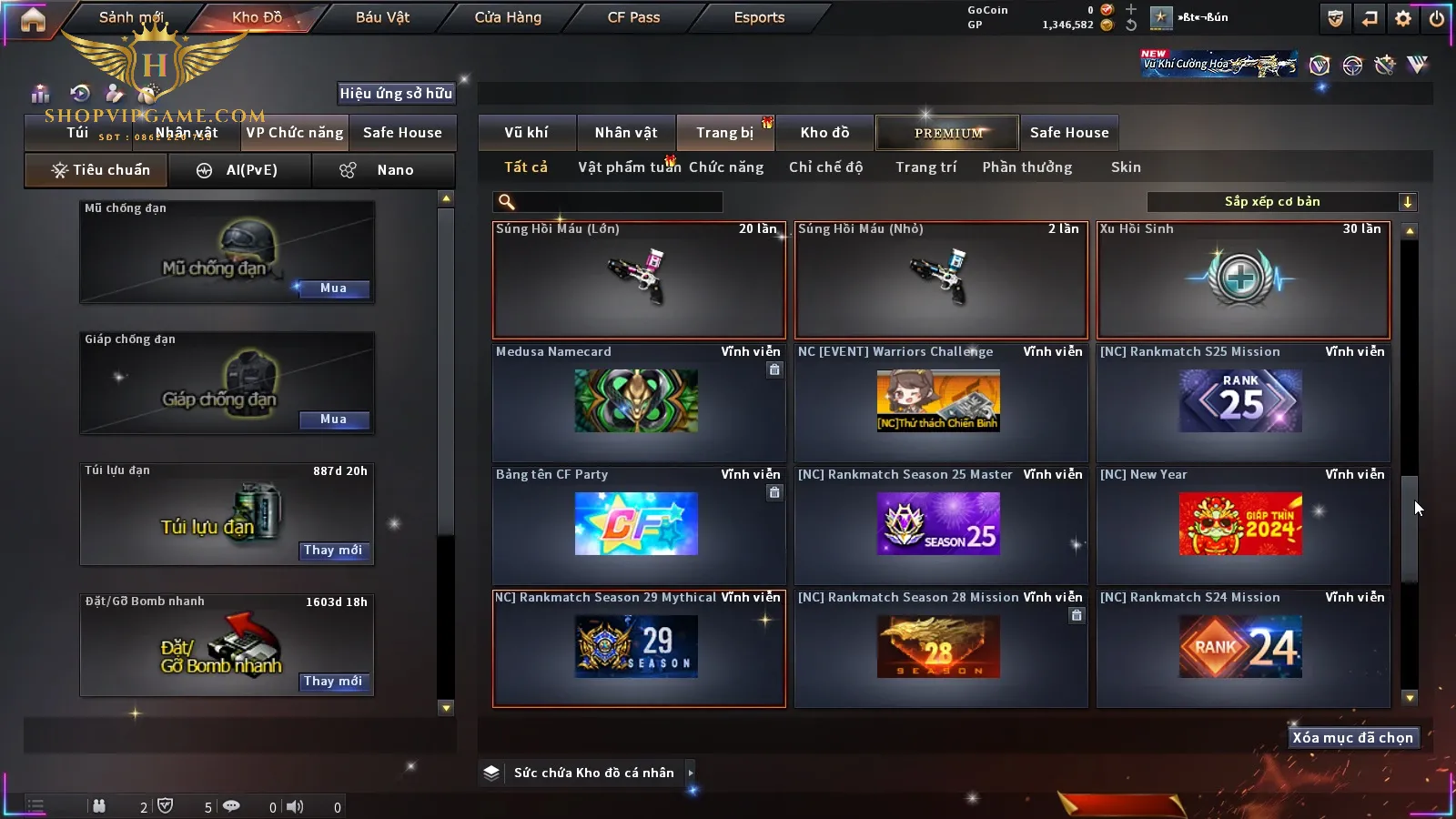Choose the Skin sub-category
Screen dimensions: 1456x819
click(x=1126, y=167)
